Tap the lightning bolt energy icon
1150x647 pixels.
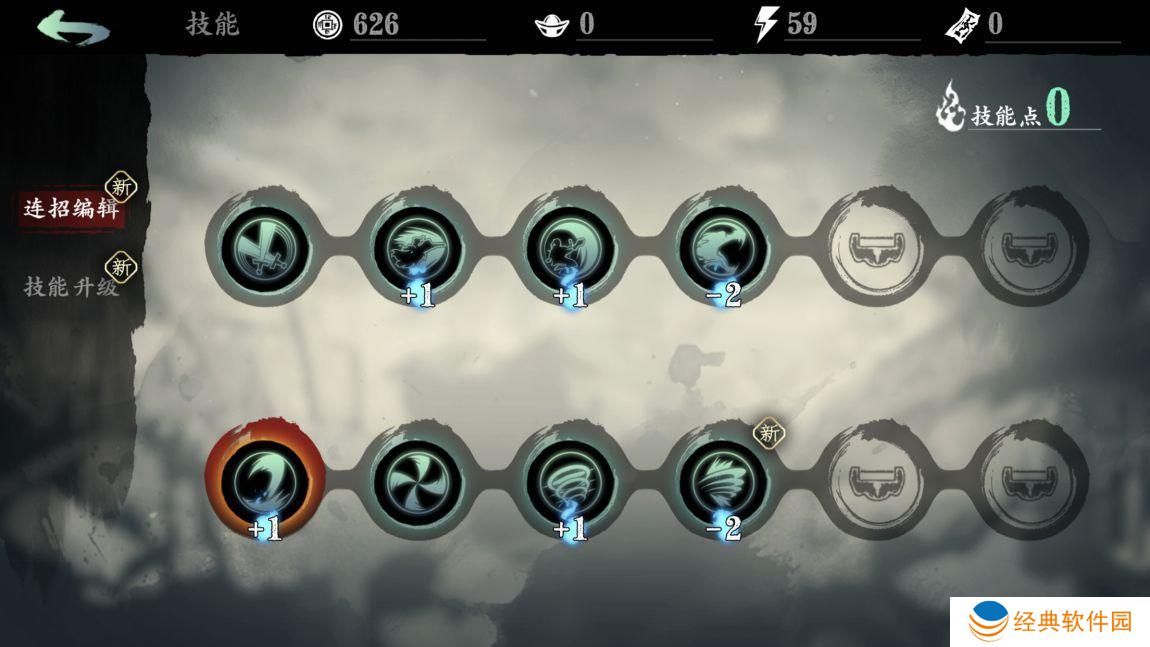tap(766, 25)
